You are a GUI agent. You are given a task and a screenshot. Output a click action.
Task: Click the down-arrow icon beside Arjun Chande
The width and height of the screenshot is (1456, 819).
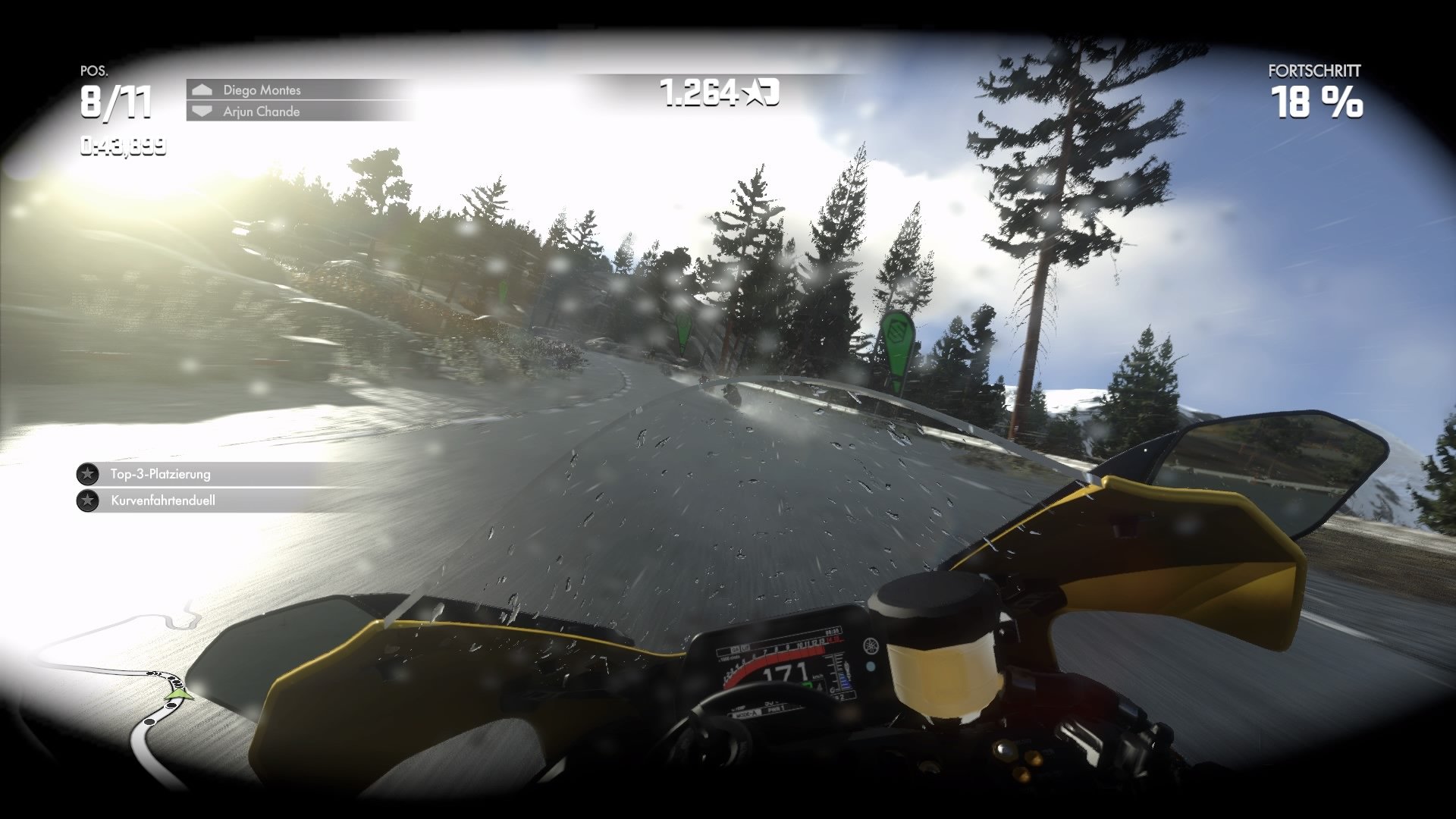tap(201, 111)
